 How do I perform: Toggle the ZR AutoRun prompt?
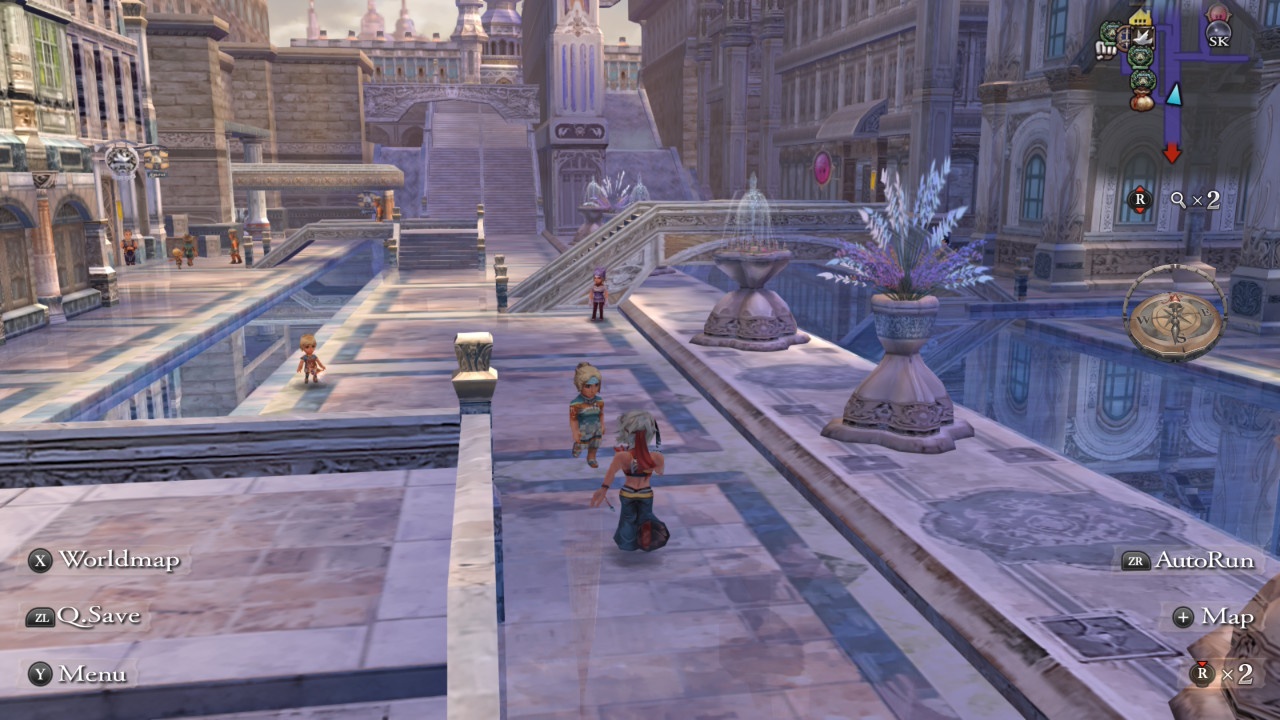click(1197, 560)
